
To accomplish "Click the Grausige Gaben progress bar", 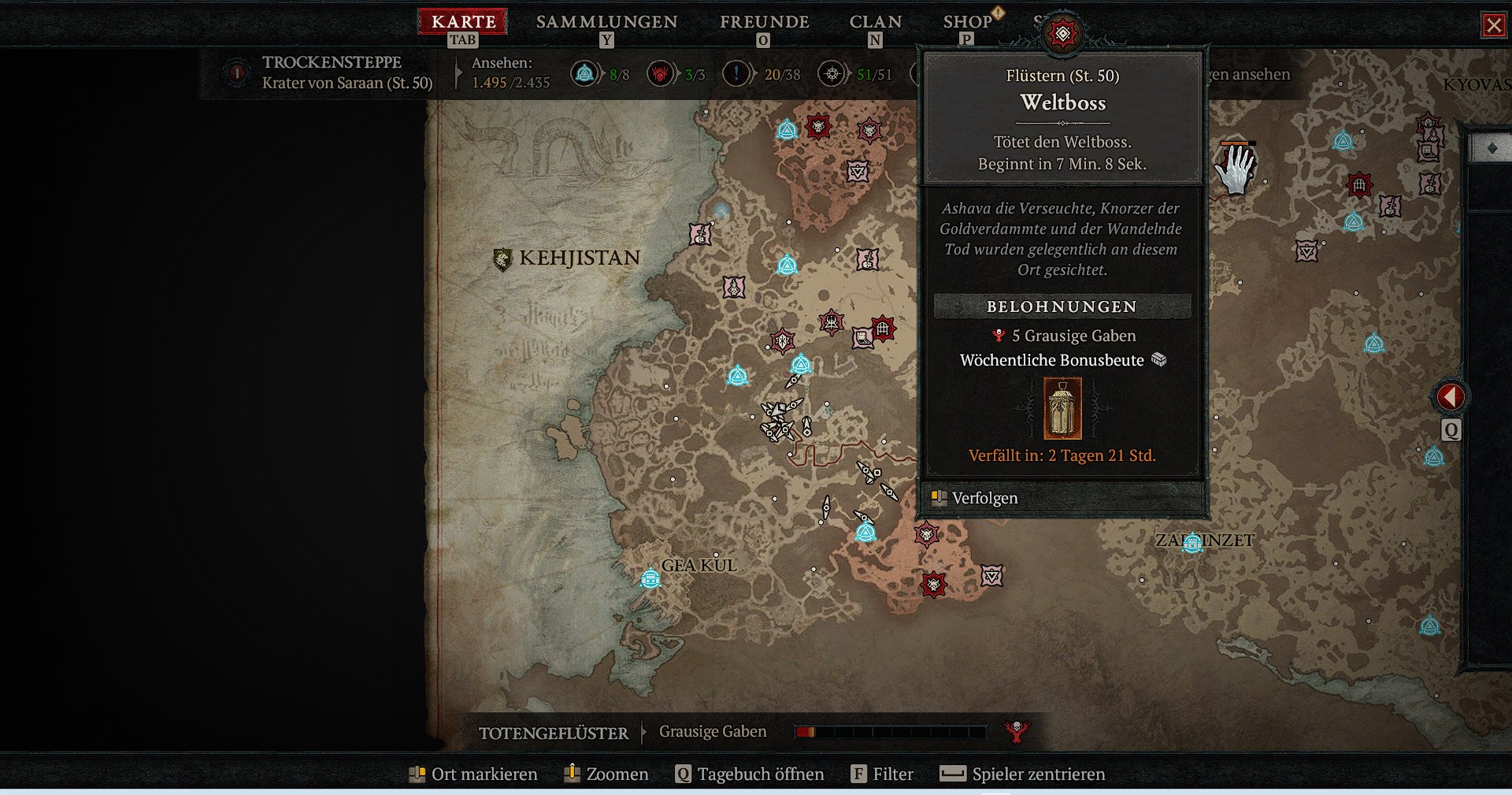I will [890, 732].
